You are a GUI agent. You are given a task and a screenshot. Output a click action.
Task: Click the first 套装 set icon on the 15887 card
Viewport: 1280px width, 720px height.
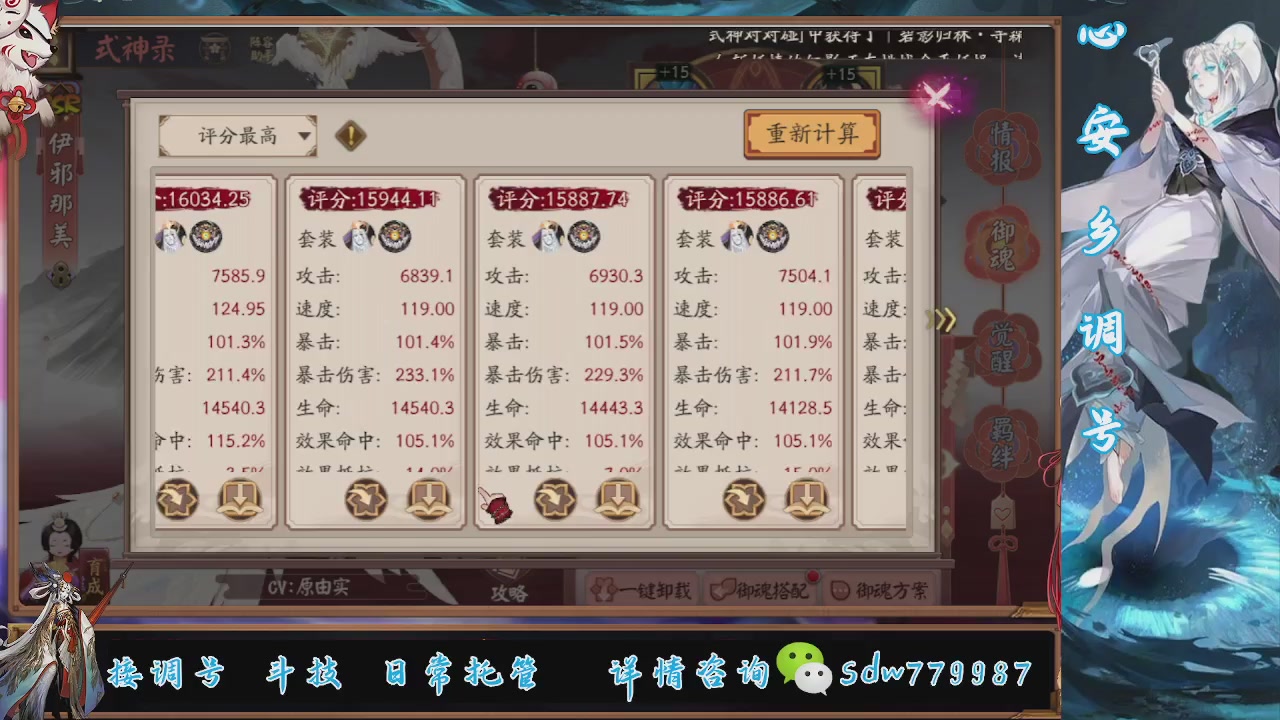pyautogui.click(x=548, y=237)
